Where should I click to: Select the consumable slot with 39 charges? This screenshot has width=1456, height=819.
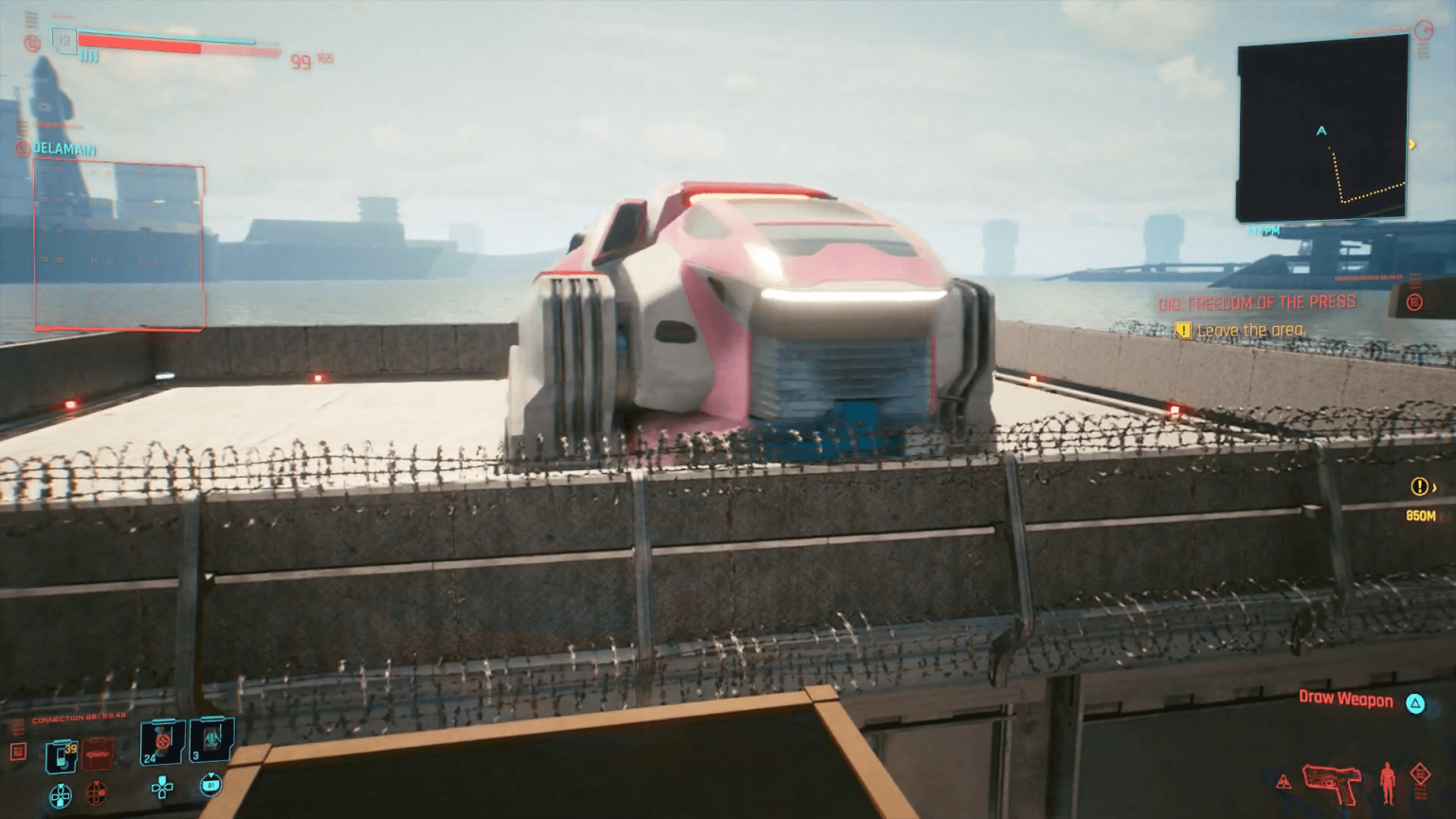[60, 756]
